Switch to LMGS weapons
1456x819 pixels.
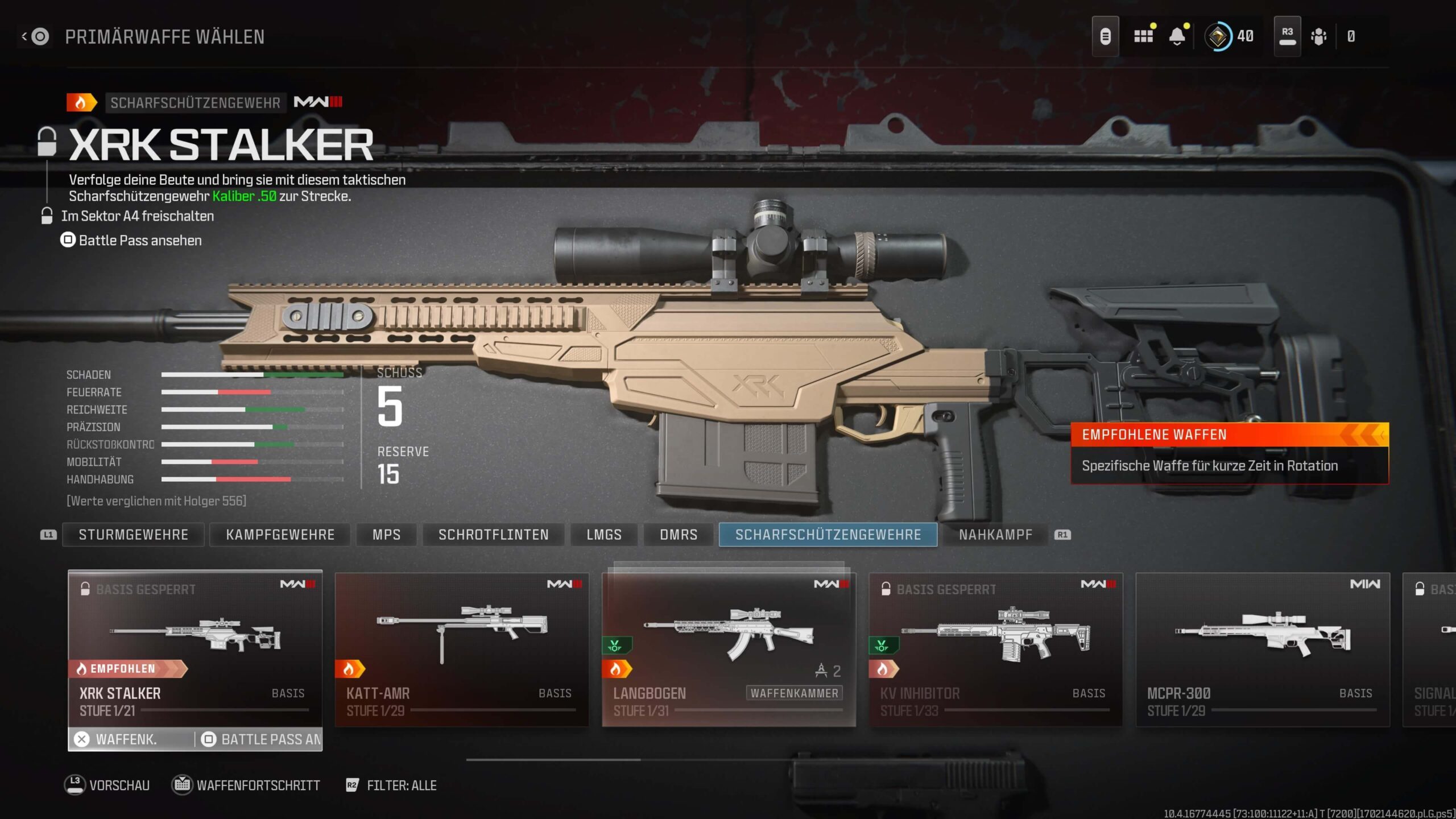click(x=603, y=535)
